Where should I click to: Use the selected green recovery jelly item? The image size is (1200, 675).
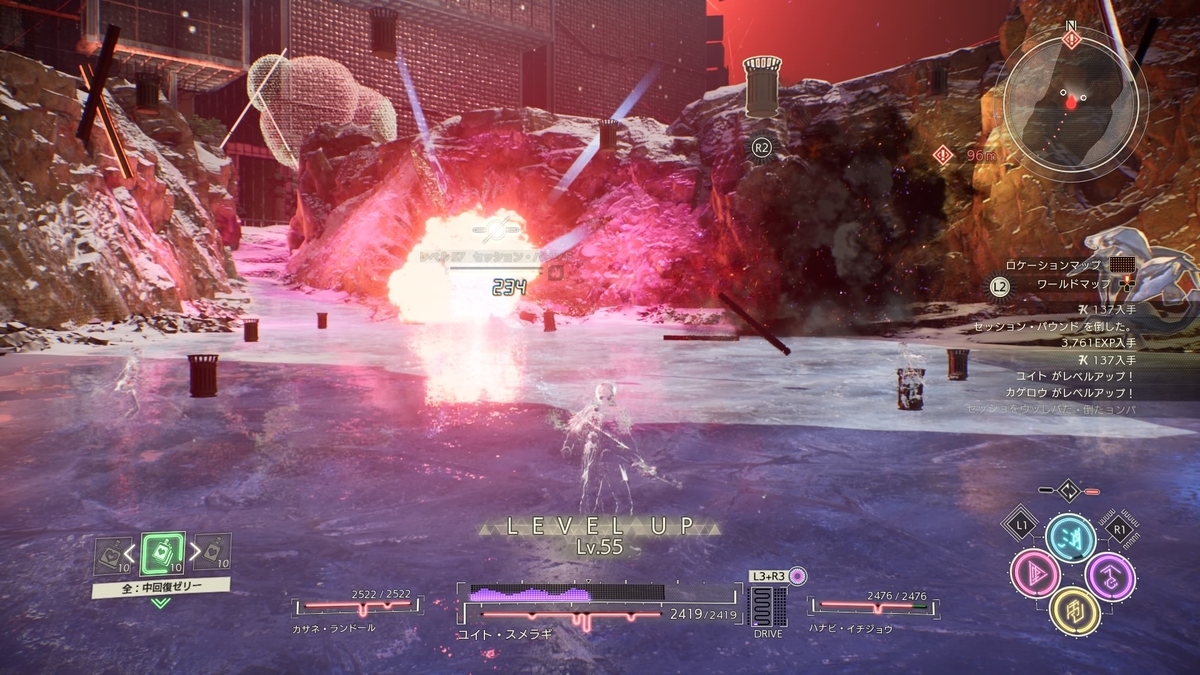[x=162, y=553]
